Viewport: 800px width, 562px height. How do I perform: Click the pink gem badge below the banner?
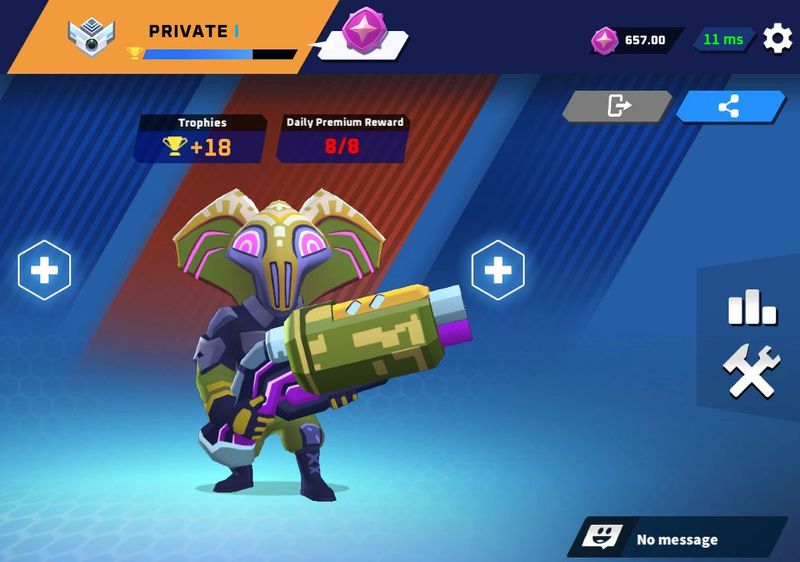click(362, 30)
